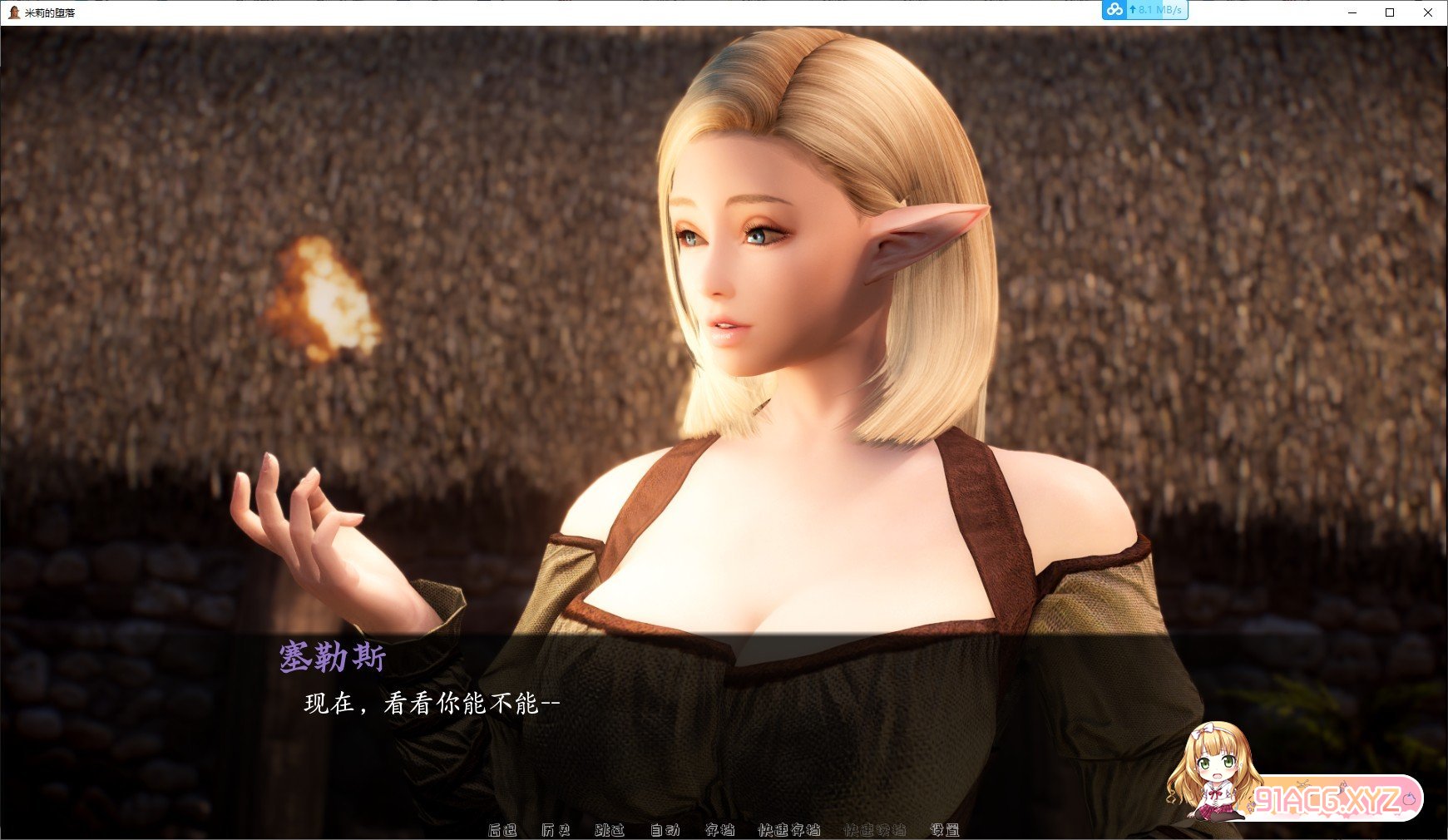Image resolution: width=1448 pixels, height=840 pixels.
Task: Click 快速读档 to quick load
Action: click(875, 830)
